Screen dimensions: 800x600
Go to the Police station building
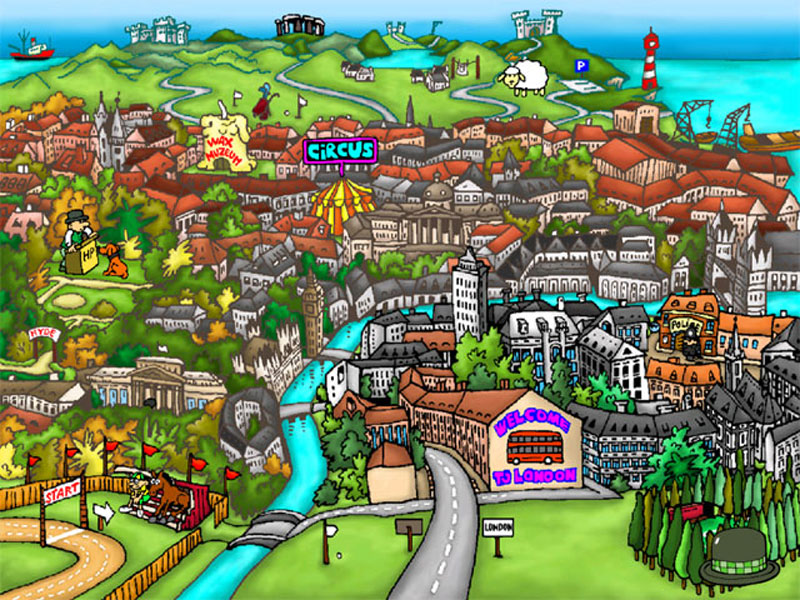687,325
